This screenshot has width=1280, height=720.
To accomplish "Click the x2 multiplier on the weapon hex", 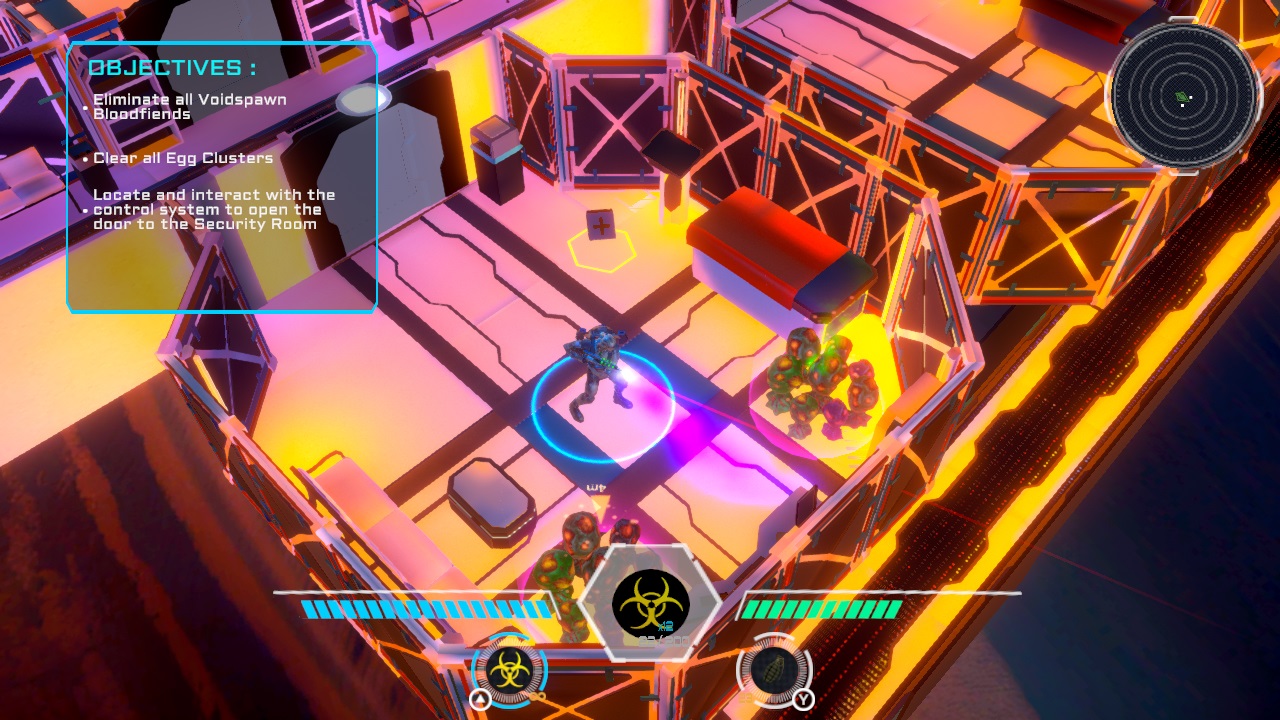I will tap(664, 625).
